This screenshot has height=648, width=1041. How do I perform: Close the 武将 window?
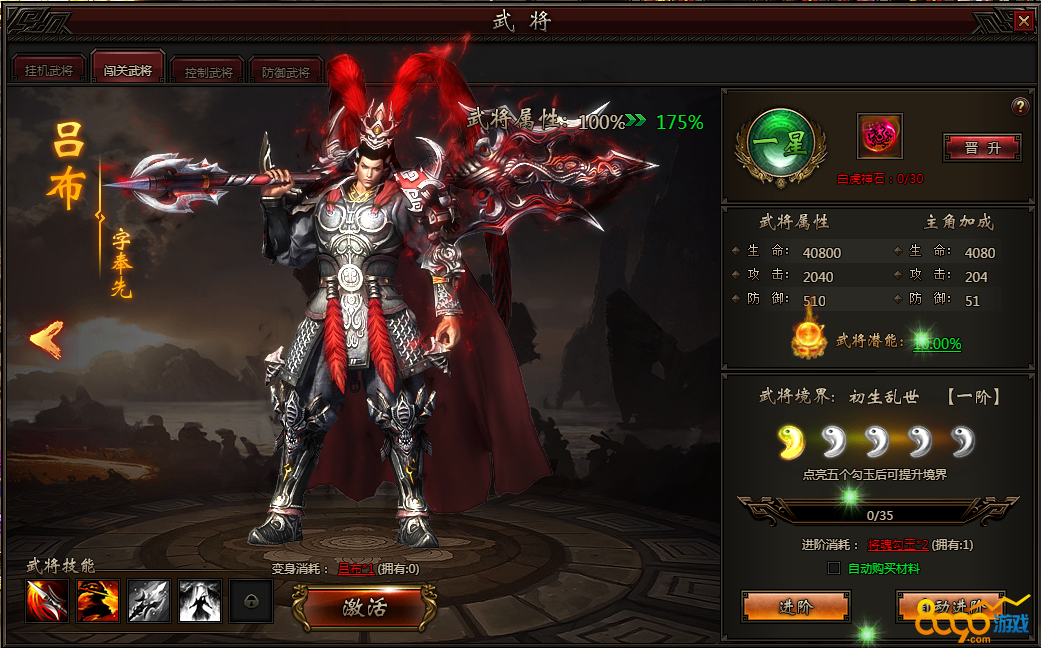(x=1023, y=21)
